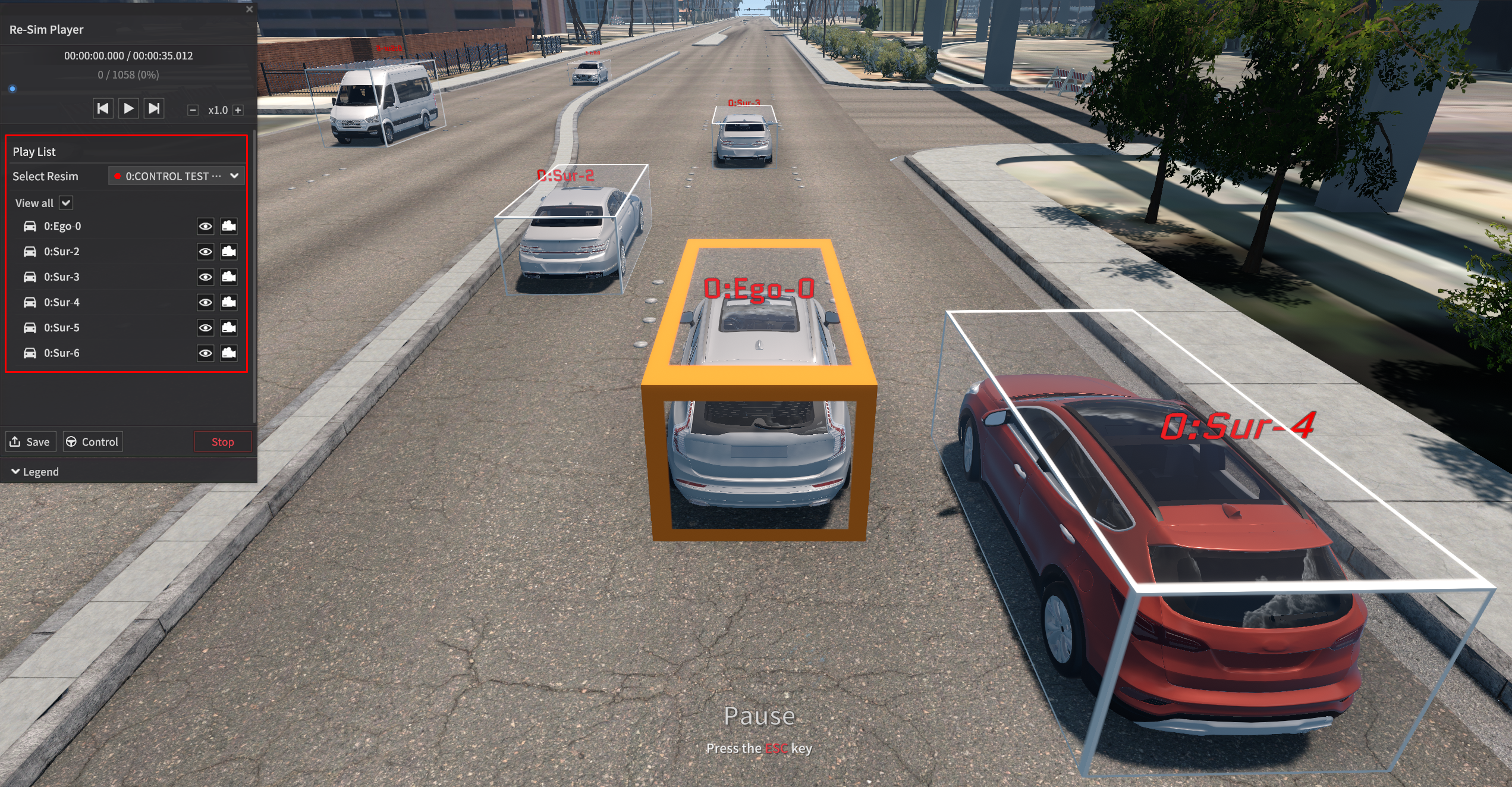Select 0:Sur-4 in the play list
1512x787 pixels.
pos(62,302)
